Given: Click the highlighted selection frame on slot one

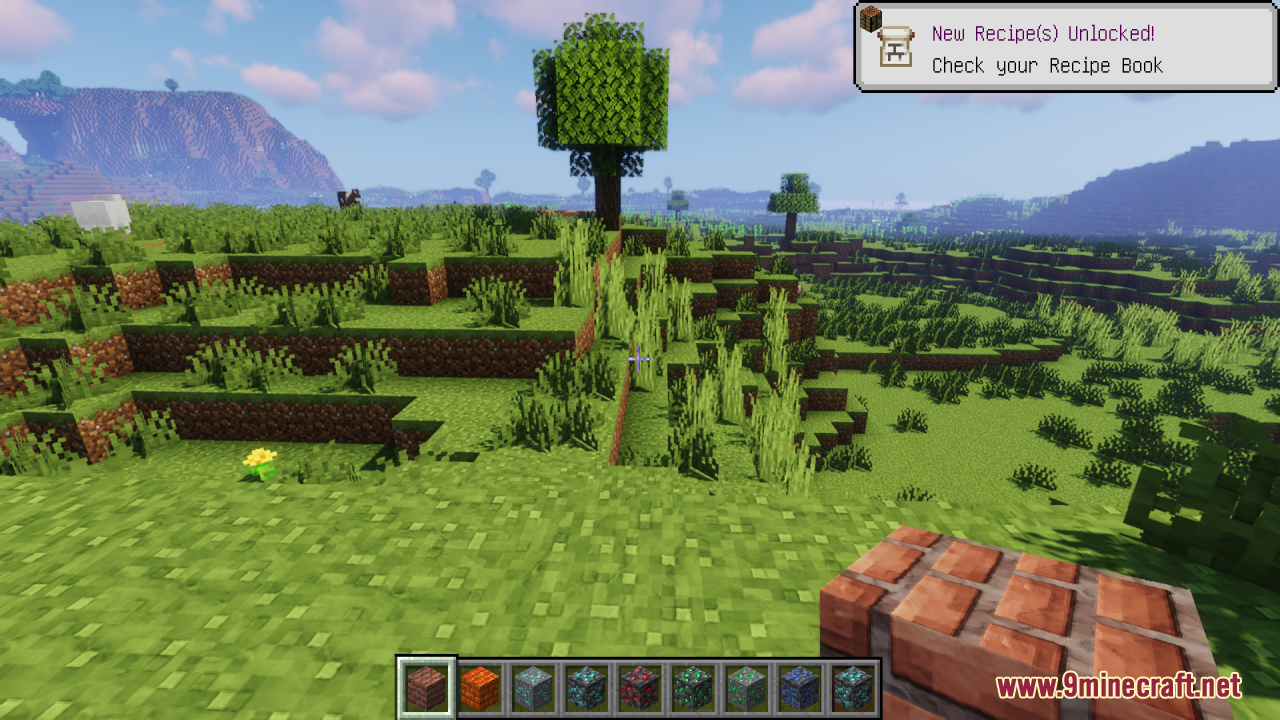Looking at the screenshot, I should pos(426,686).
